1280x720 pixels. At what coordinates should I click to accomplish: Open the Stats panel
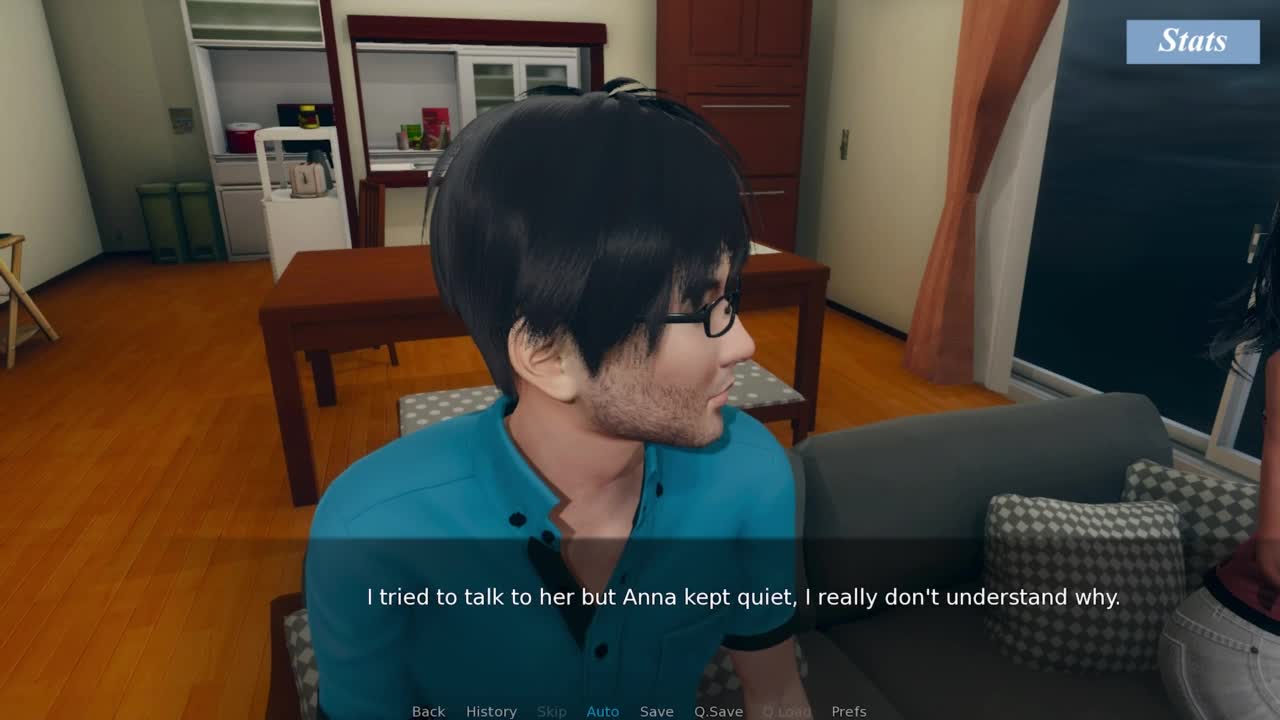tap(1192, 41)
